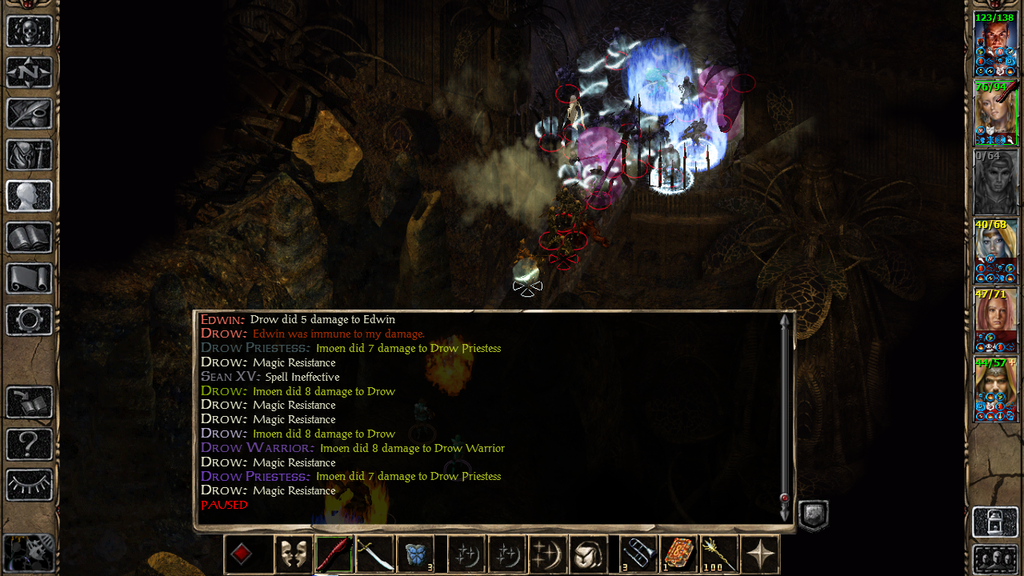Activate the twin masks ability button
The height and width of the screenshot is (576, 1024).
292,554
